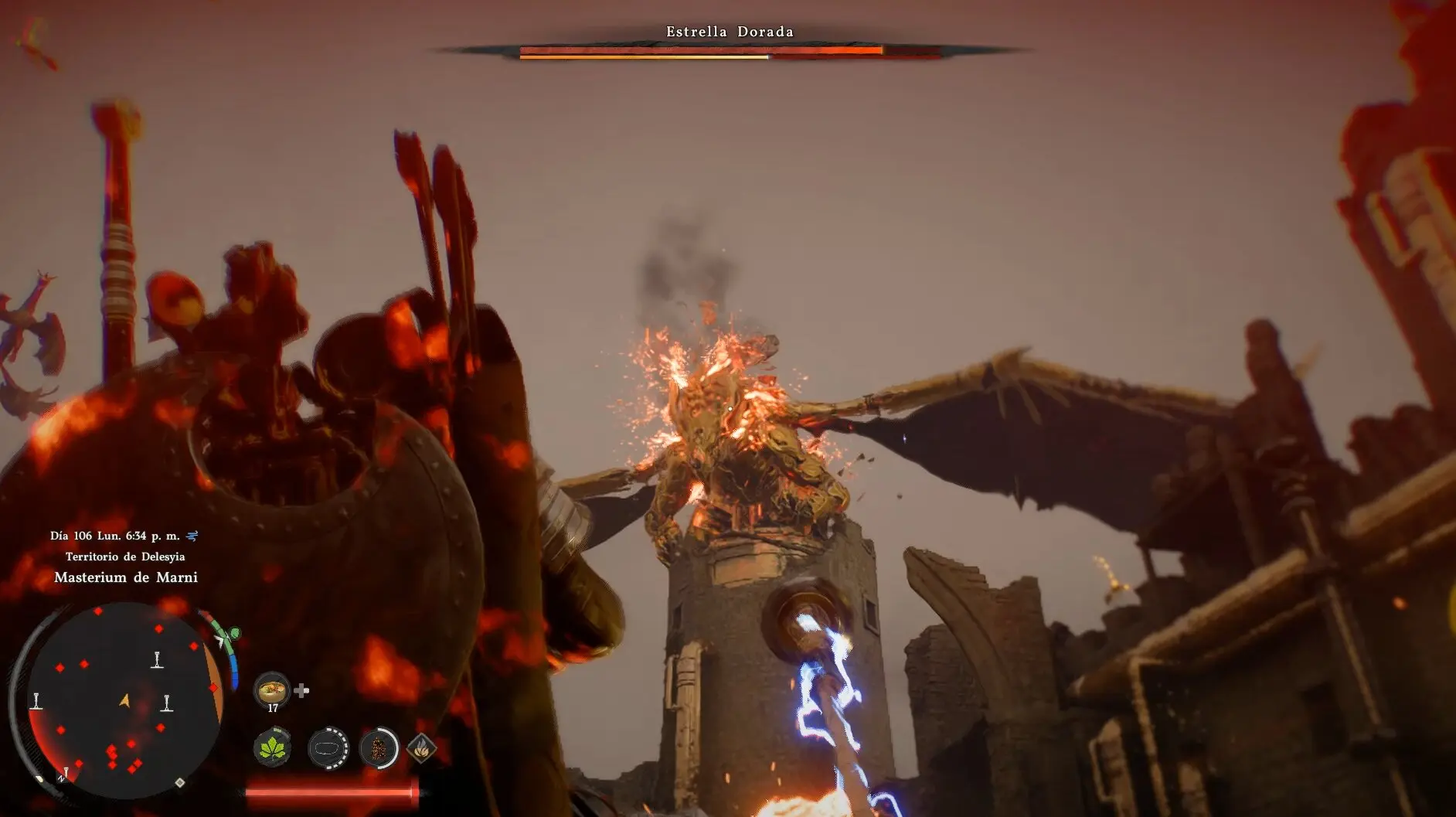1456x817 pixels.
Task: Click the ember-filled lantern slot icon
Action: 379,748
